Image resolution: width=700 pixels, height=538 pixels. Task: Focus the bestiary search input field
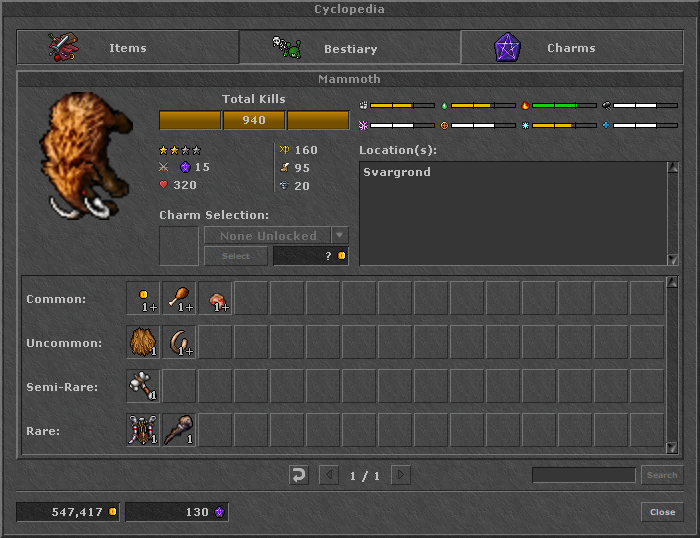[583, 475]
